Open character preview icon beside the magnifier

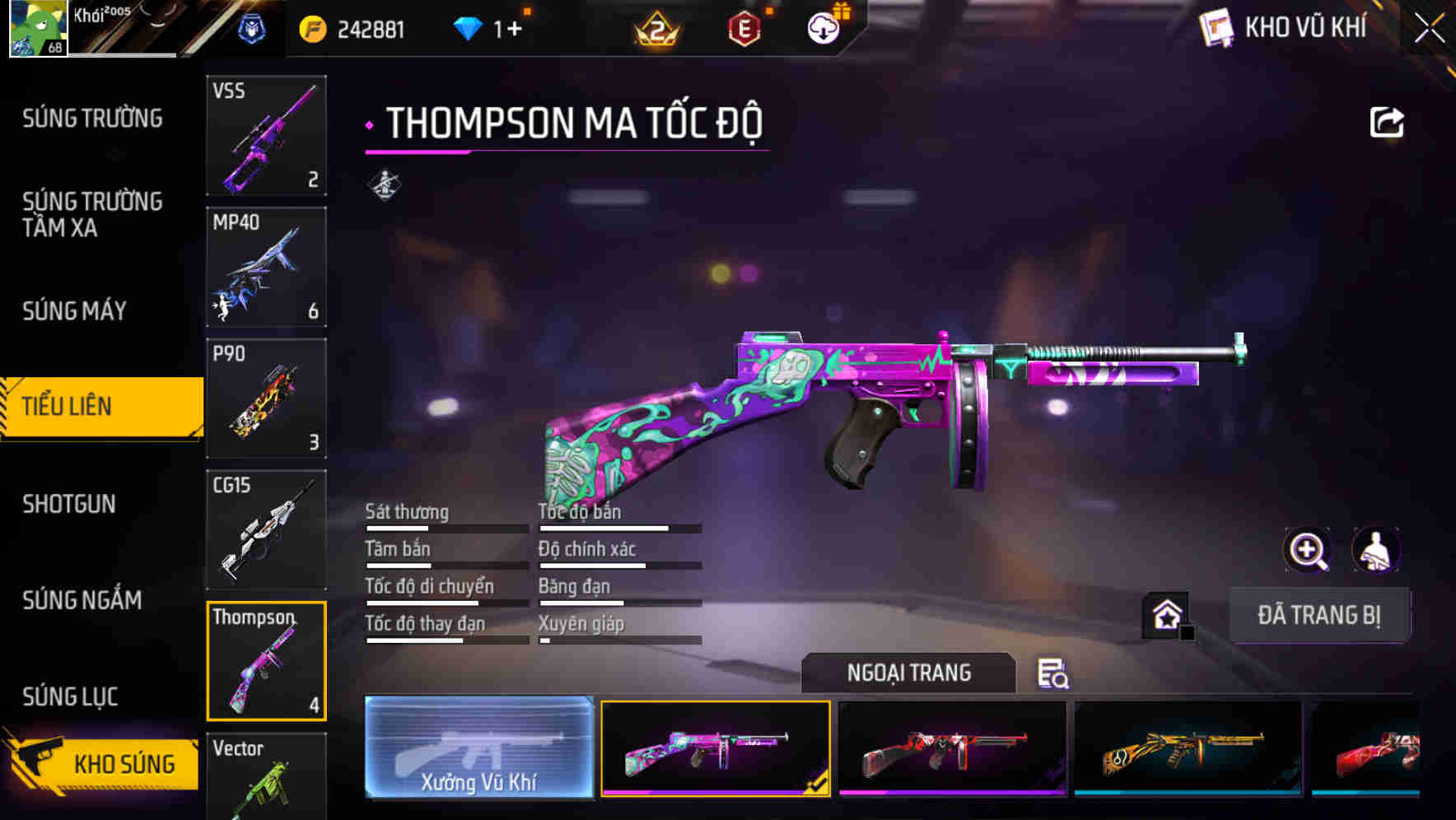[x=1378, y=550]
